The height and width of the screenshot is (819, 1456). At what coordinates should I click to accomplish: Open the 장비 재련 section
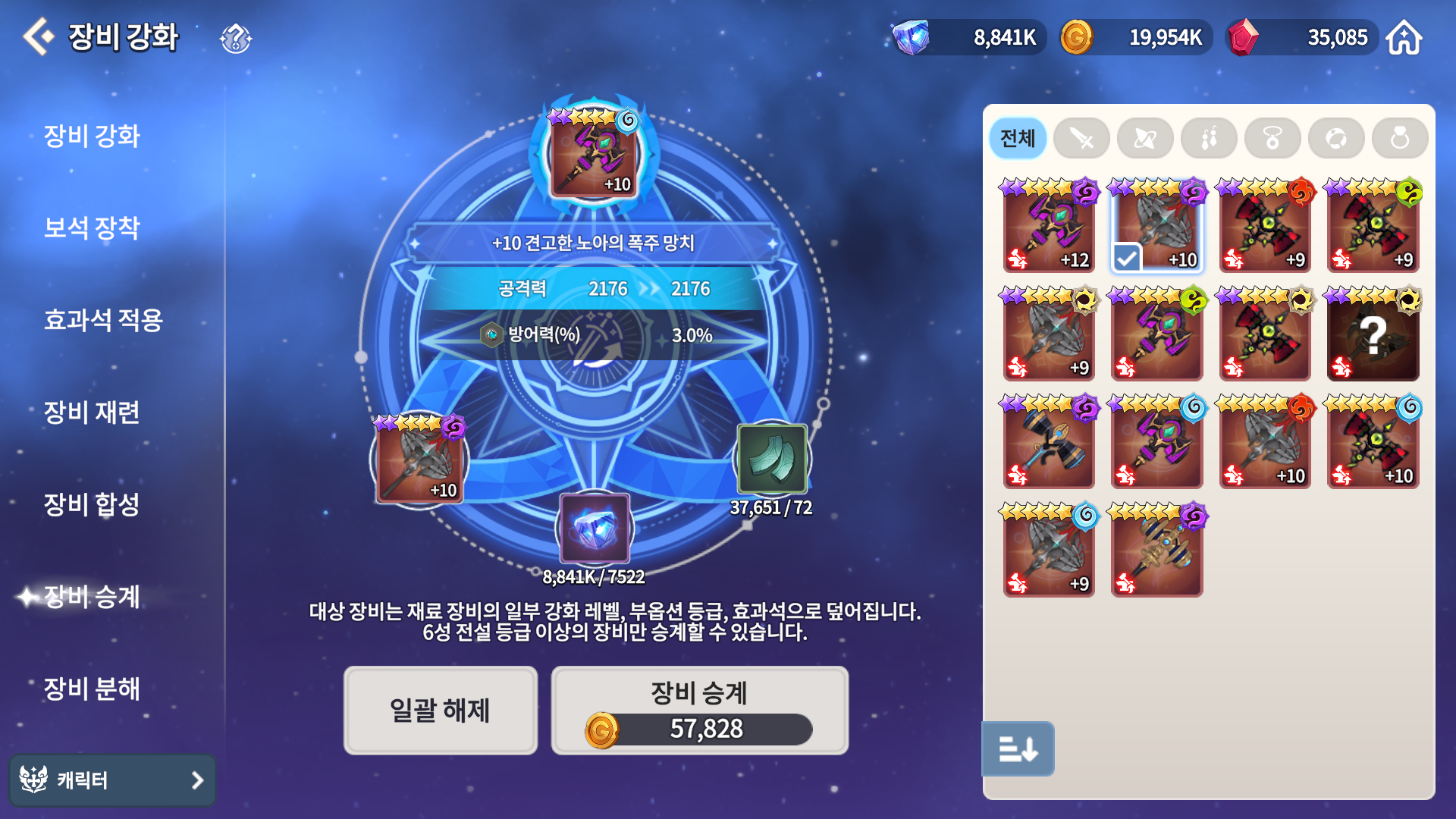[92, 413]
